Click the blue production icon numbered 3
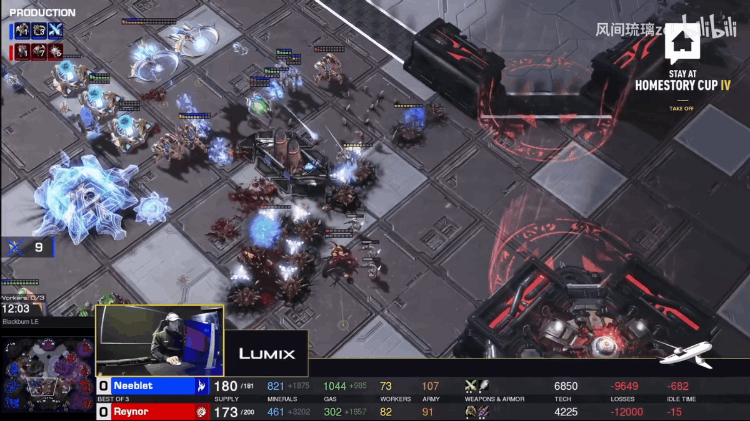This screenshot has height=421, width=750. [39, 31]
